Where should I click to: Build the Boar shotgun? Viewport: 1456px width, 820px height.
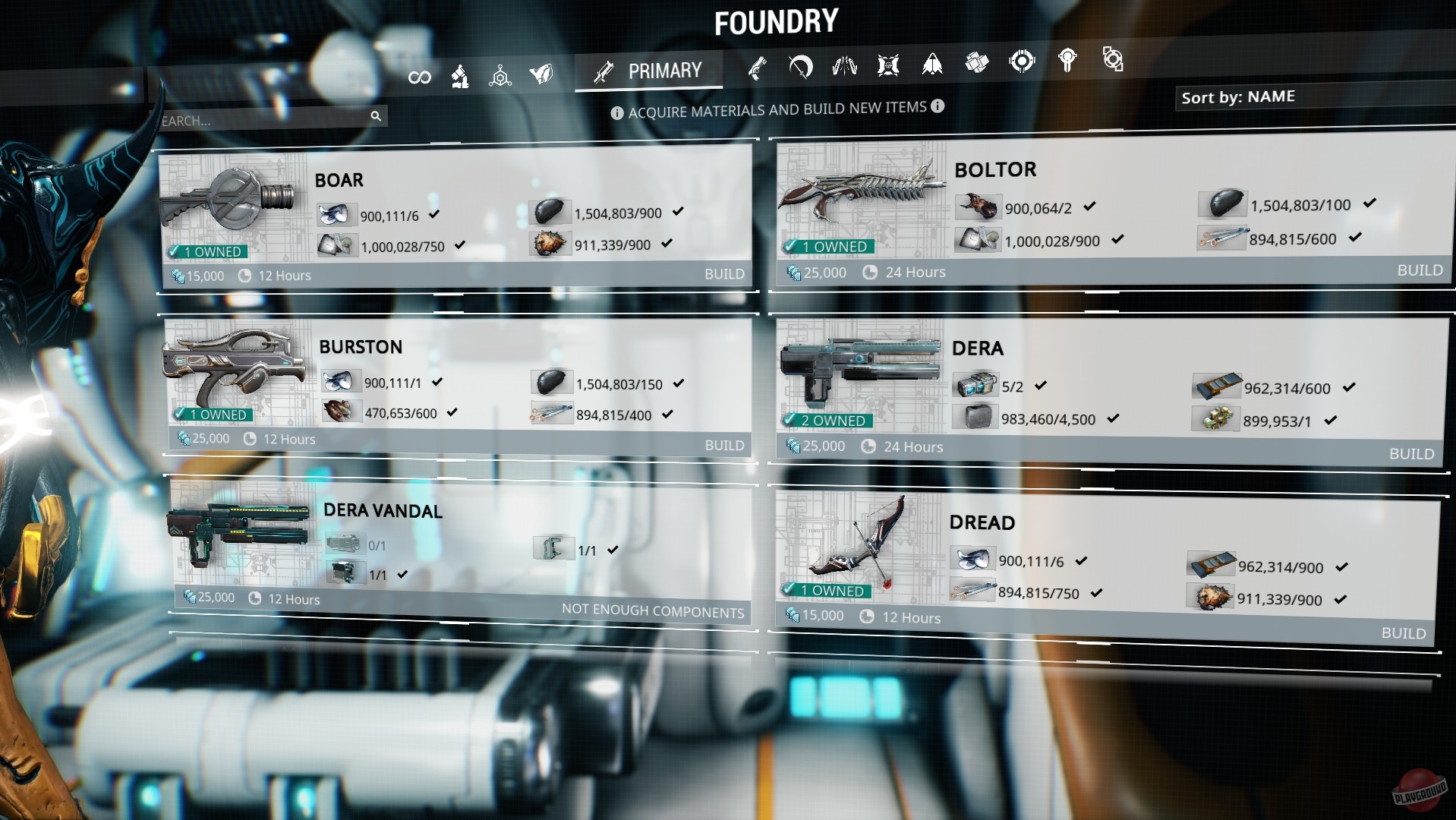723,274
